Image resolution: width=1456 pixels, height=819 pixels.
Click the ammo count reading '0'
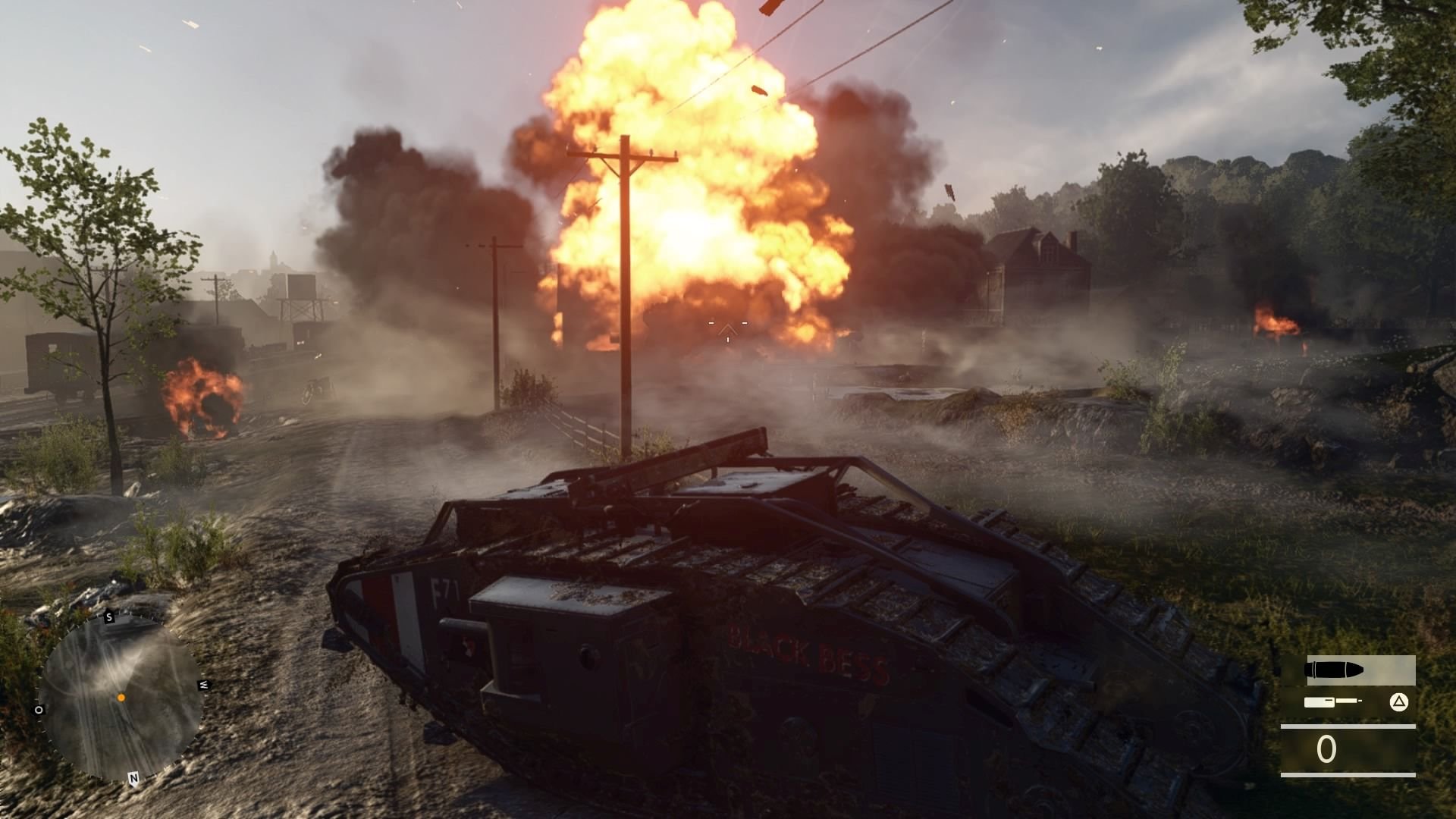pyautogui.click(x=1326, y=748)
